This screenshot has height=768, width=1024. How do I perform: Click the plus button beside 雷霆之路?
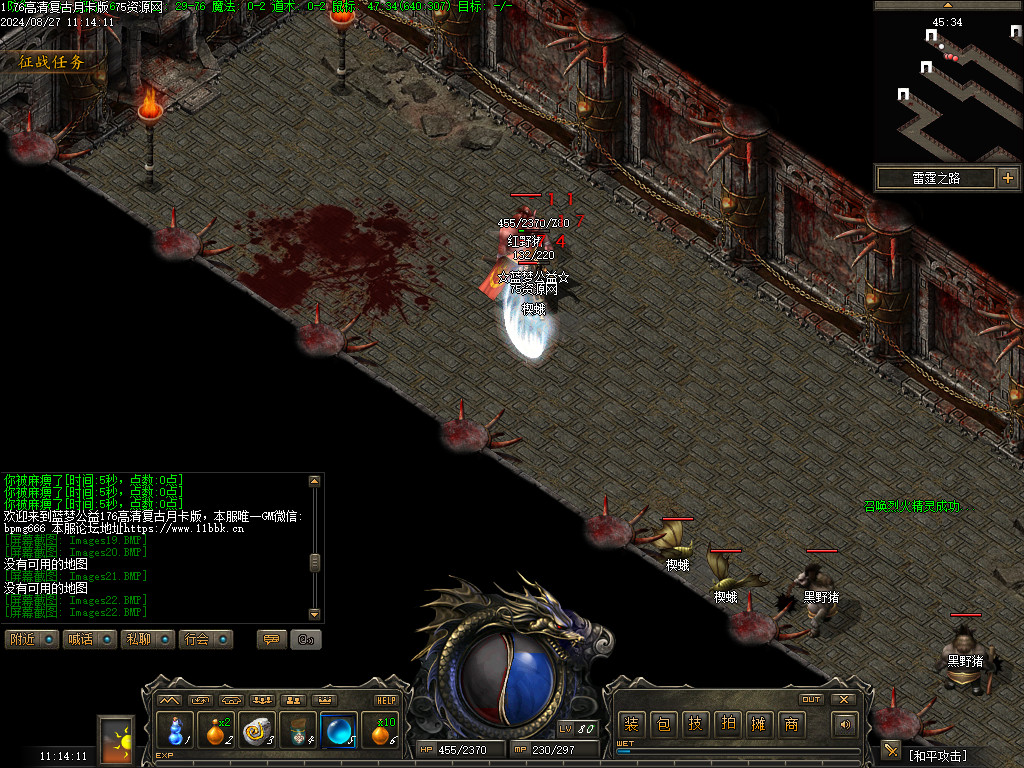coord(1007,178)
